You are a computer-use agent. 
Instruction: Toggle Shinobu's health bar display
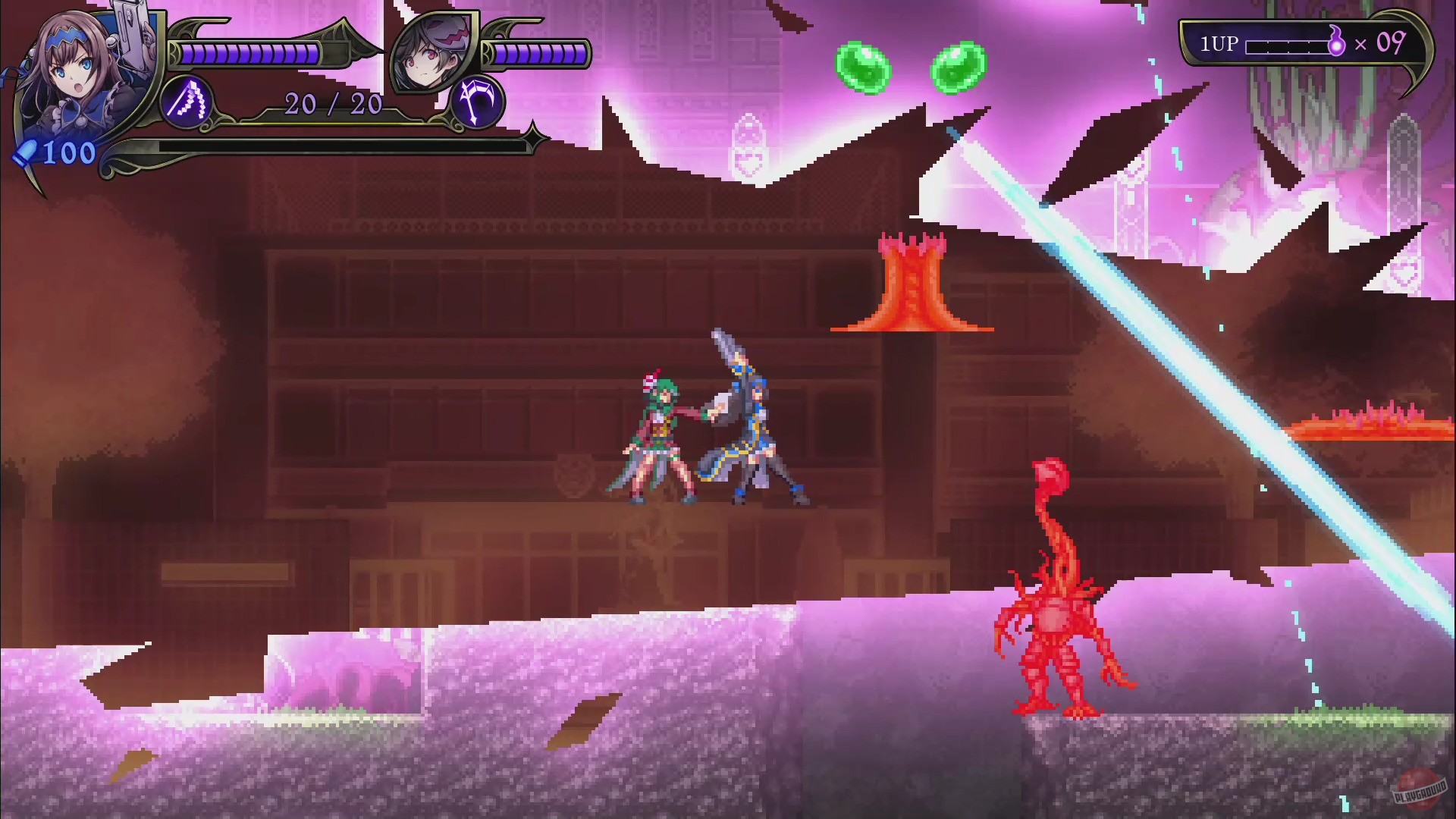tap(250, 52)
